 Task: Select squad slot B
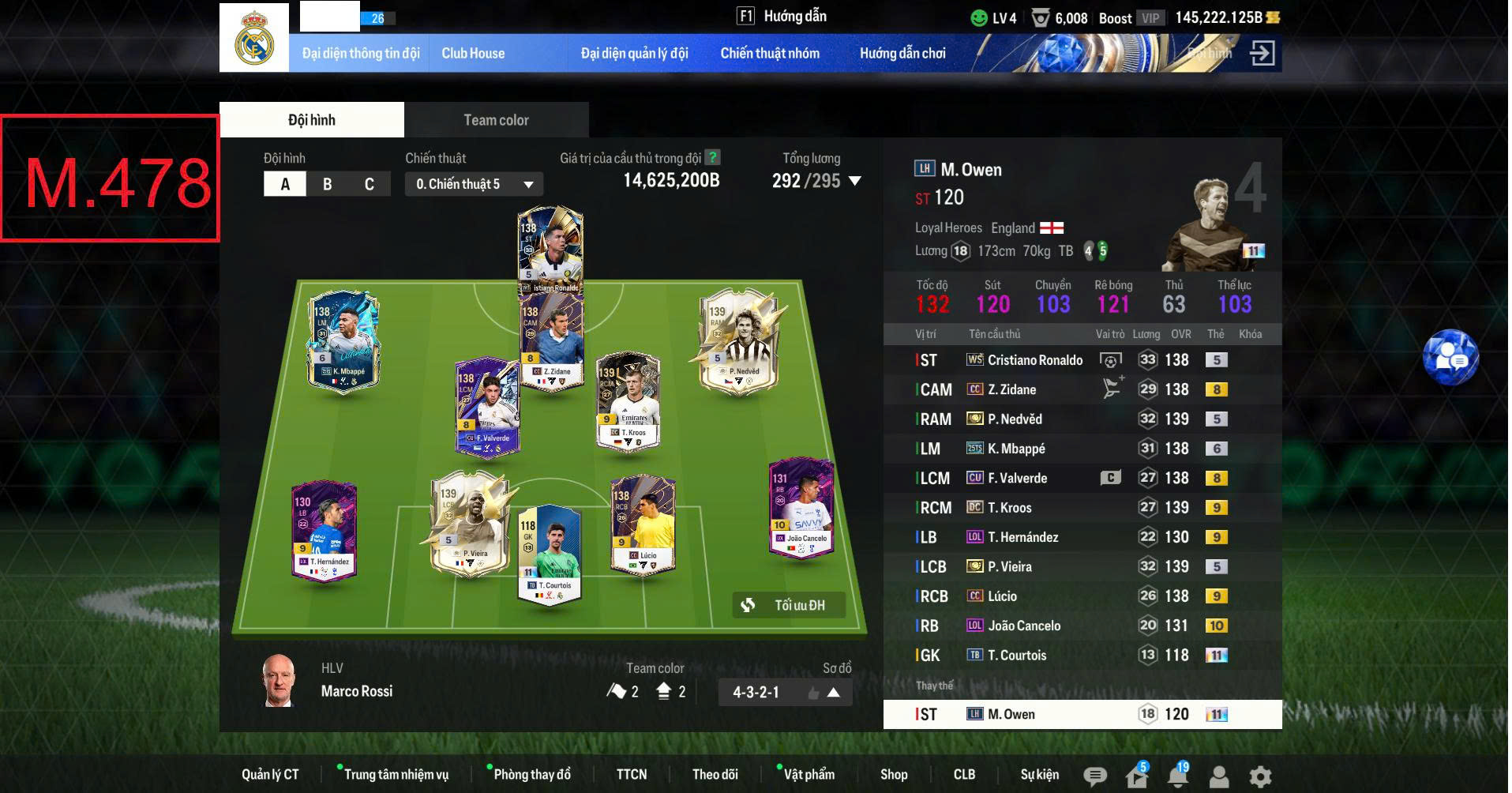pos(327,183)
